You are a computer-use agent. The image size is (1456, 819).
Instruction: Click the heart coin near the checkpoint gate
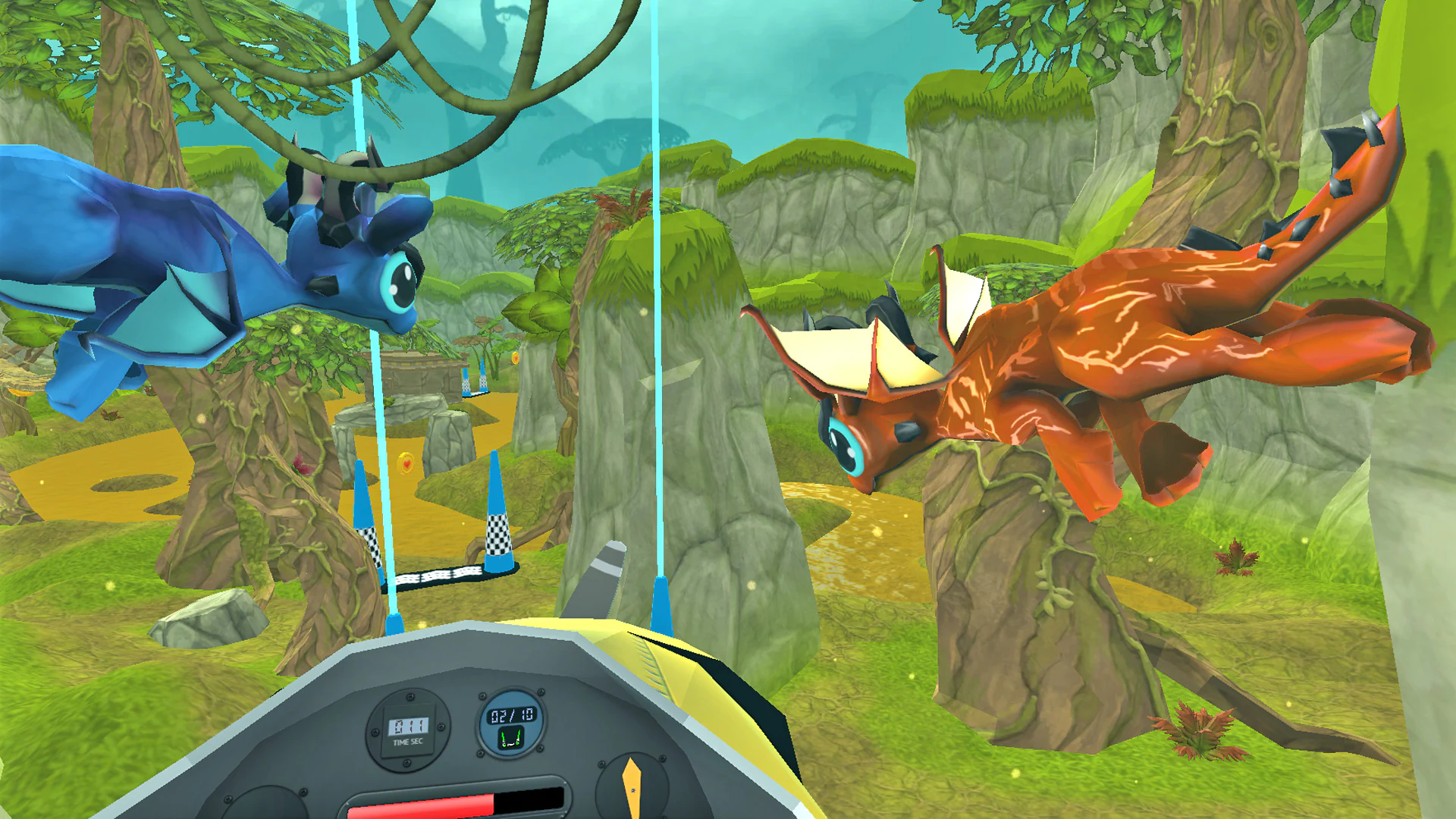click(x=405, y=463)
